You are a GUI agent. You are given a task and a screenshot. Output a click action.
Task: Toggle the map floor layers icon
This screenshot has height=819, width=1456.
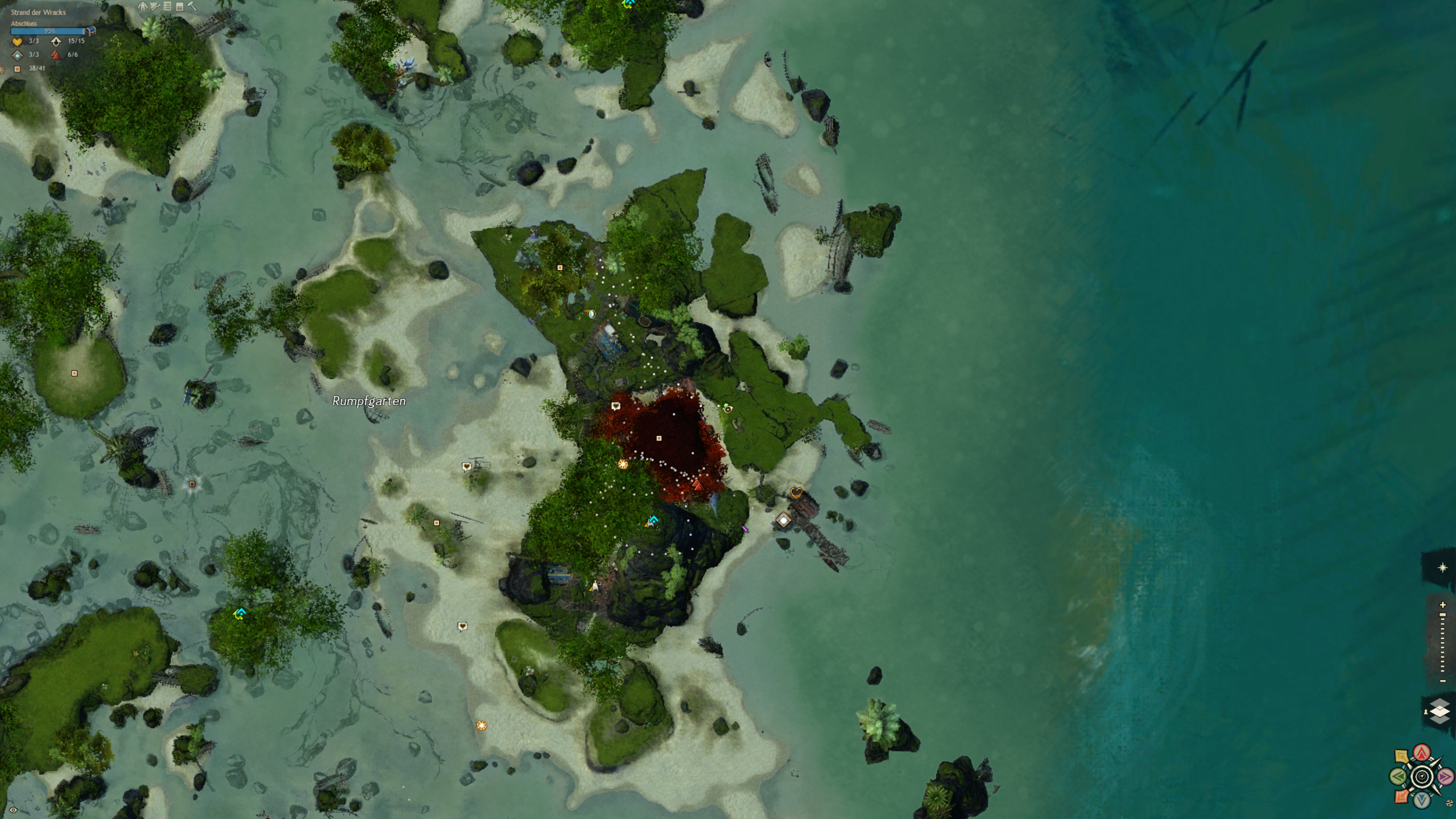(1439, 711)
